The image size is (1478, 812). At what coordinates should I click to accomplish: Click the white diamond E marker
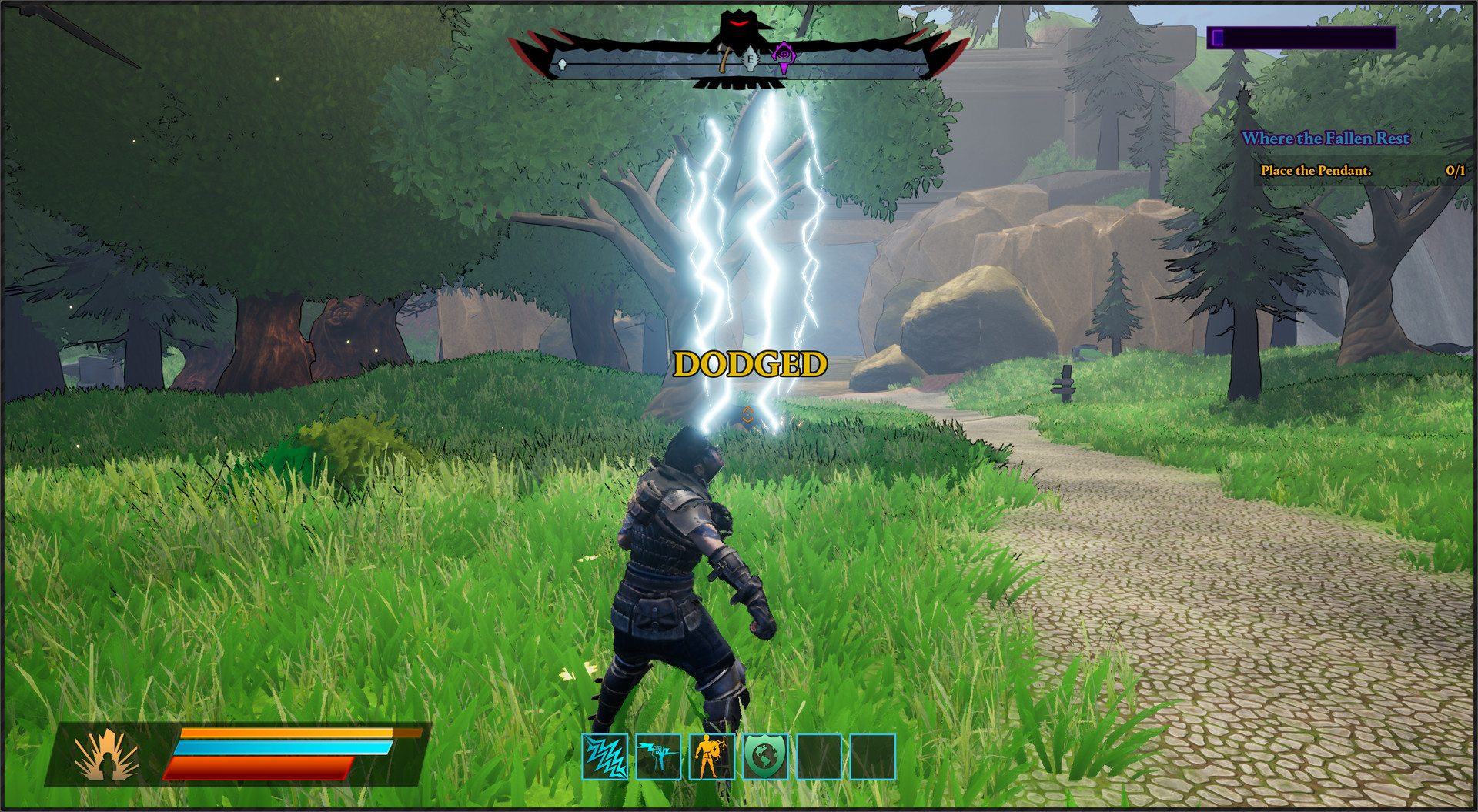click(750, 60)
